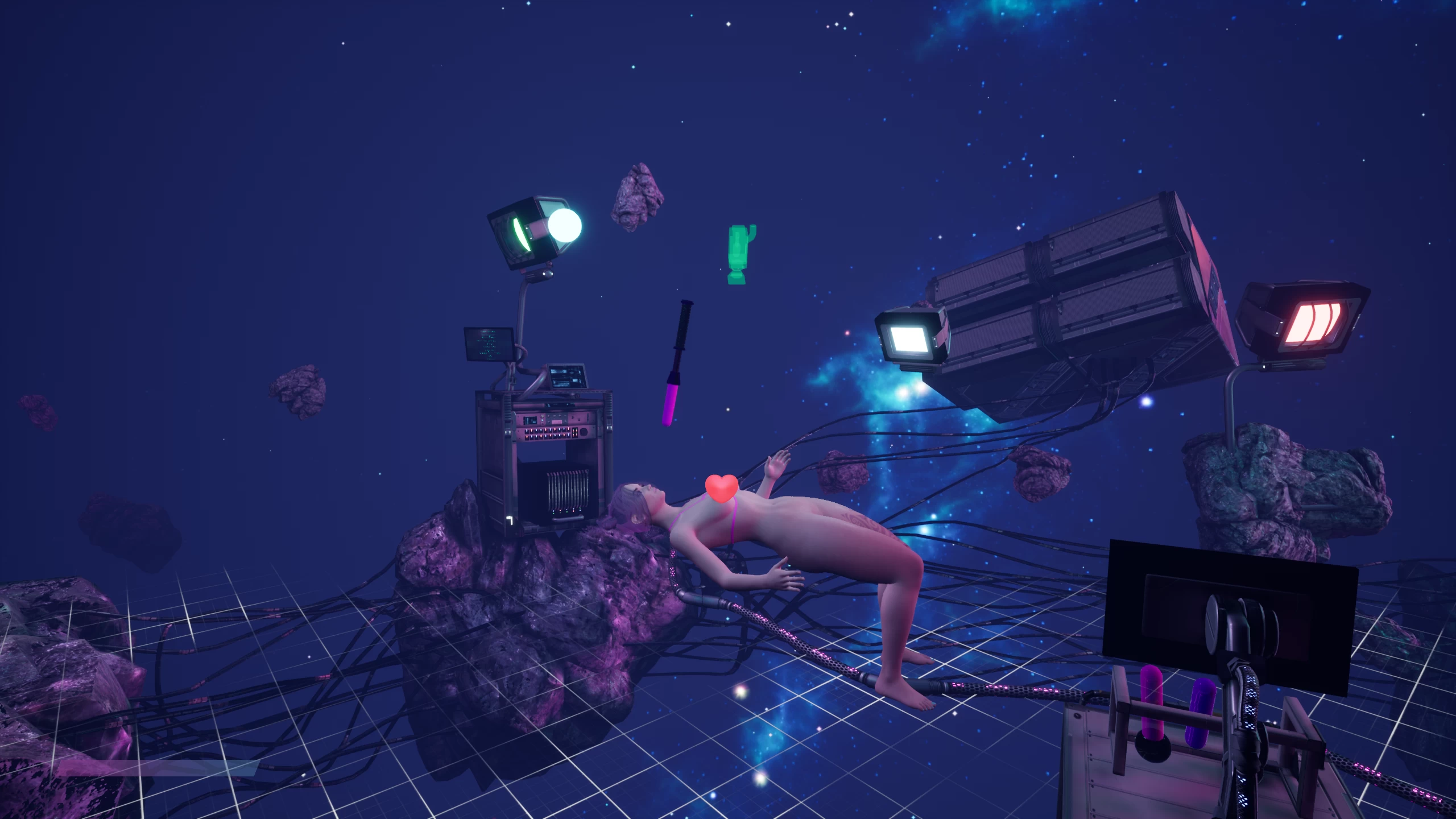Click the red heart interaction marker

(721, 488)
